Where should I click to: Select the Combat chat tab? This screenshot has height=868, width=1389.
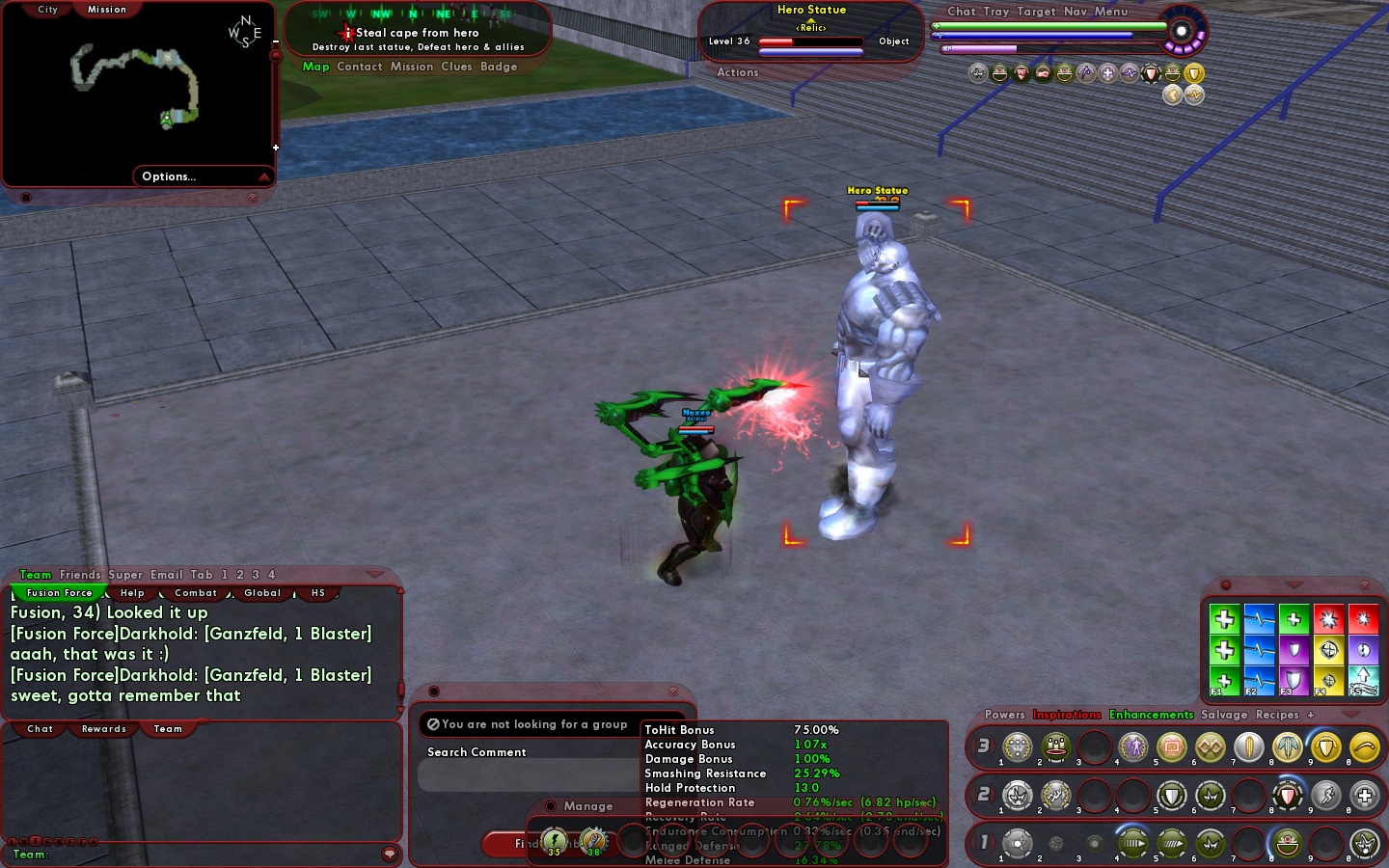tap(196, 593)
